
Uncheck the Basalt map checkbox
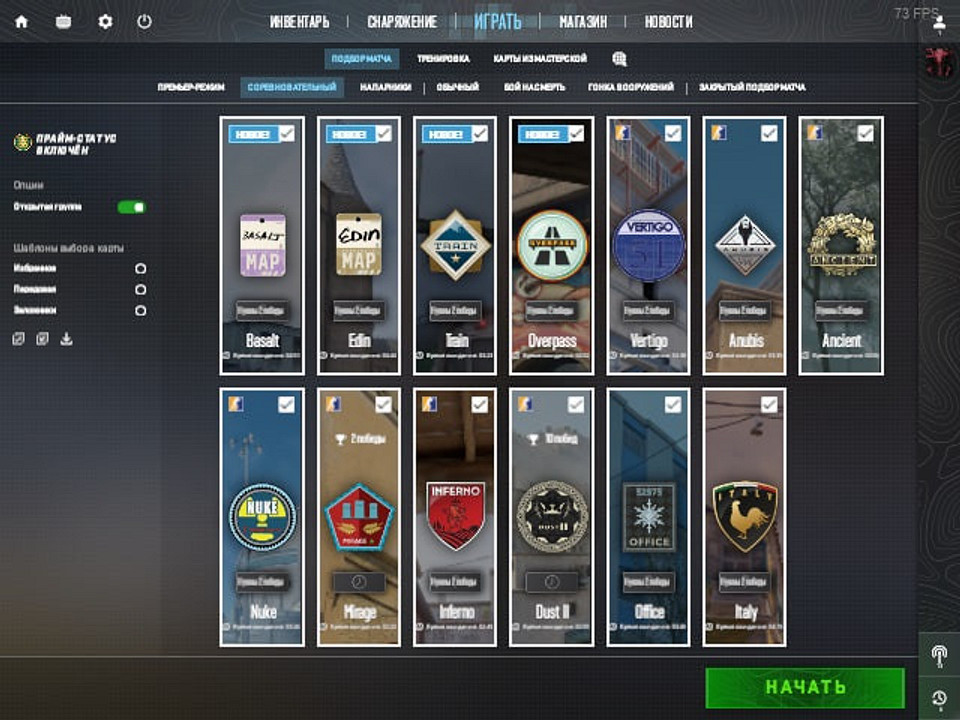(287, 133)
